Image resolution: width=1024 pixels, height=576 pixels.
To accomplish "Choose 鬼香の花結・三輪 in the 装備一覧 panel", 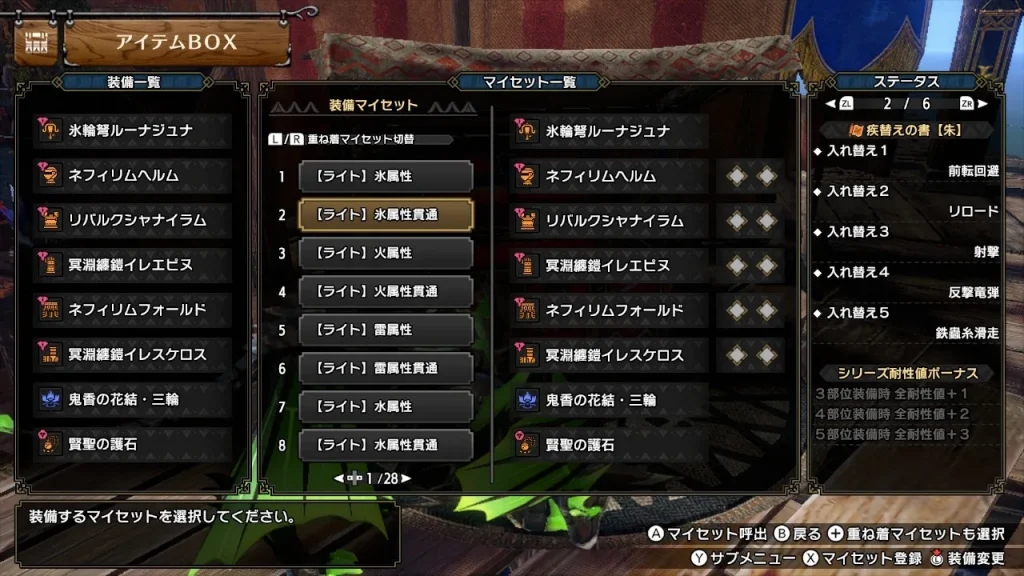I will (x=132, y=400).
